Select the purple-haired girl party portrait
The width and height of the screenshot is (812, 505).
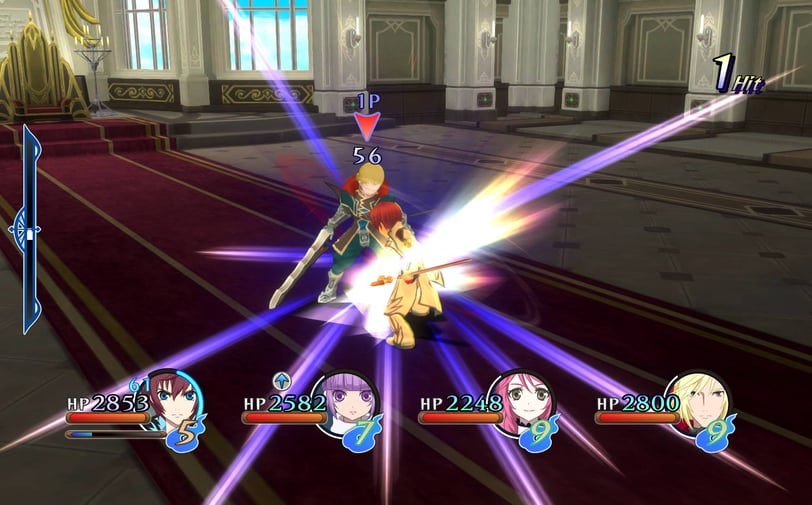pos(345,401)
